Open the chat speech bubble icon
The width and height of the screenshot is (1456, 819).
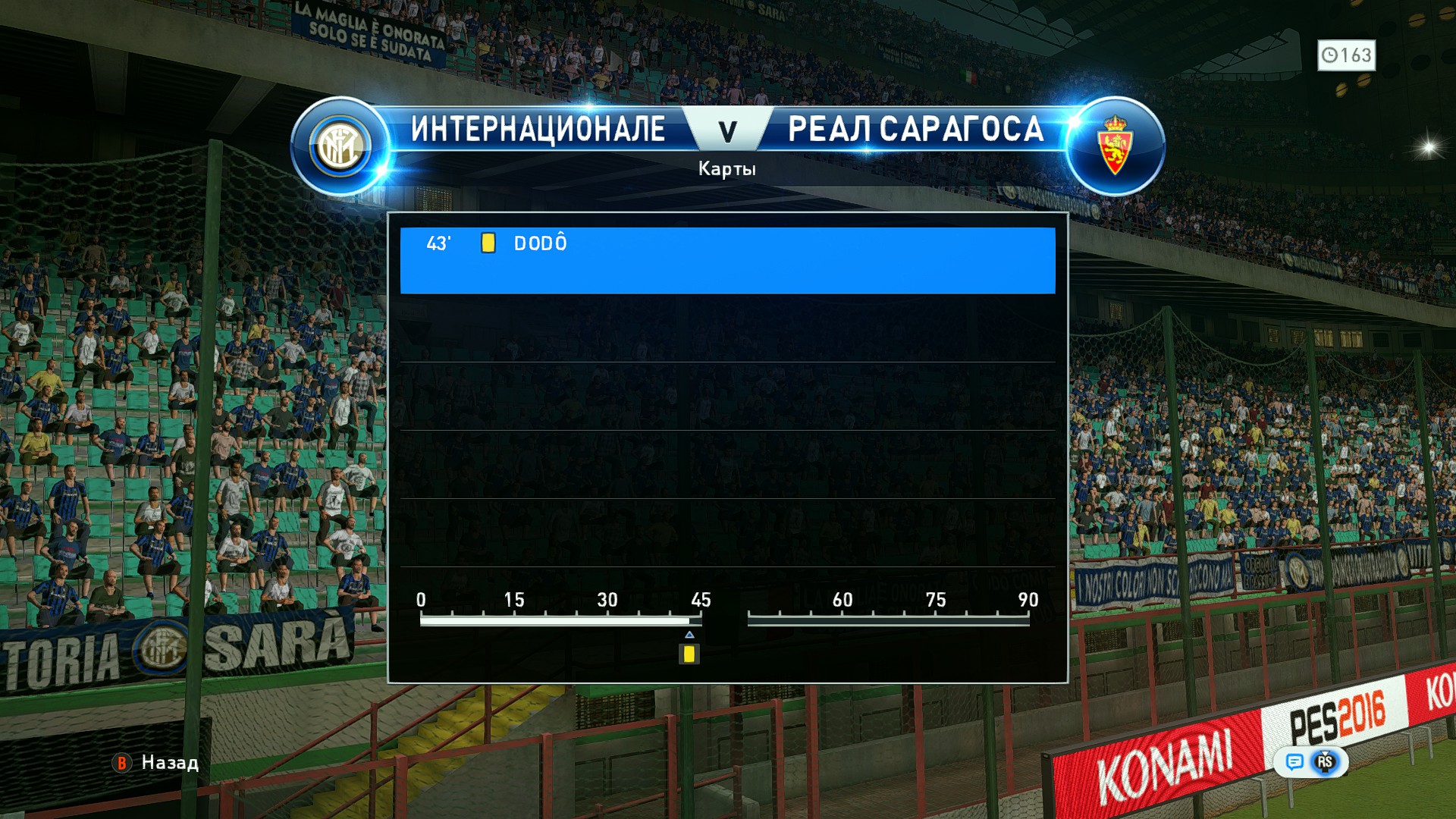click(x=1294, y=761)
